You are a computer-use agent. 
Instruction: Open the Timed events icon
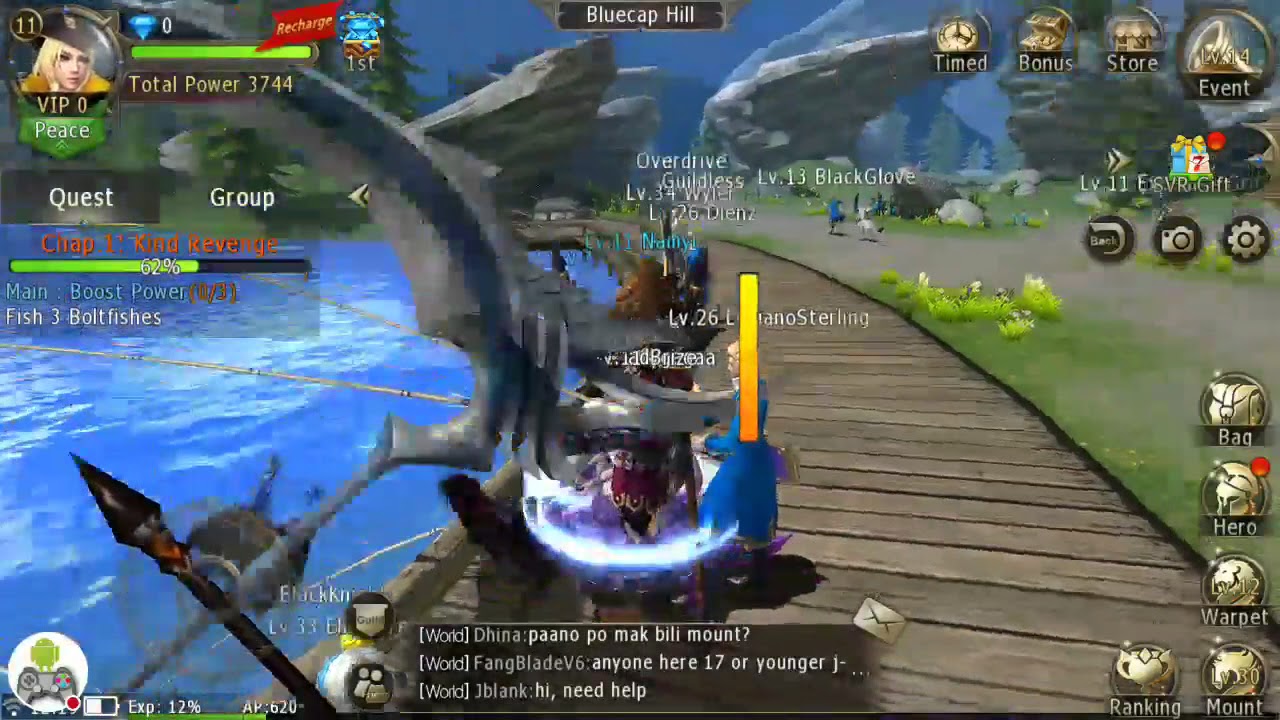point(959,43)
